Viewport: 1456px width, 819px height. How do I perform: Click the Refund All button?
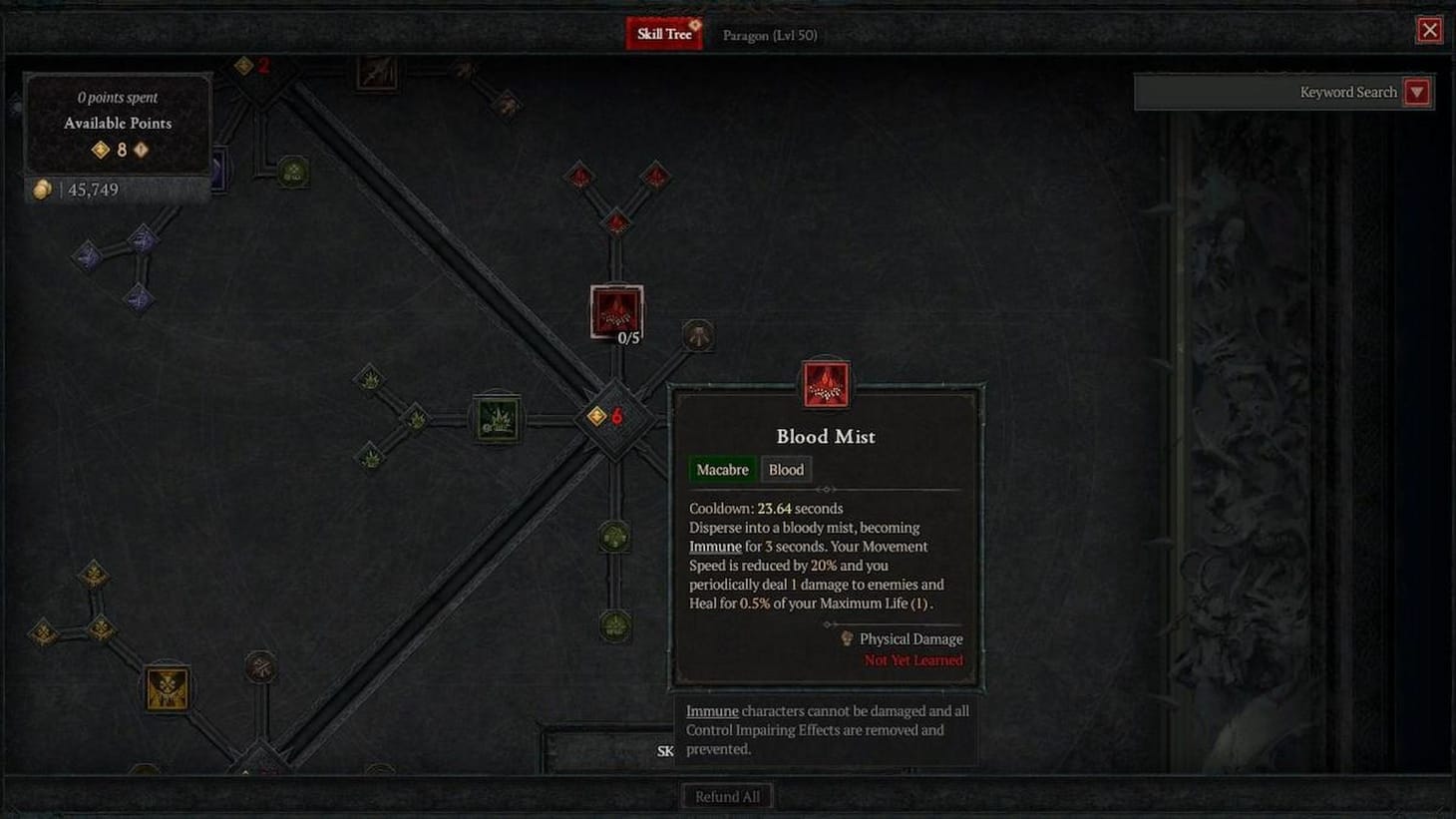coord(727,795)
